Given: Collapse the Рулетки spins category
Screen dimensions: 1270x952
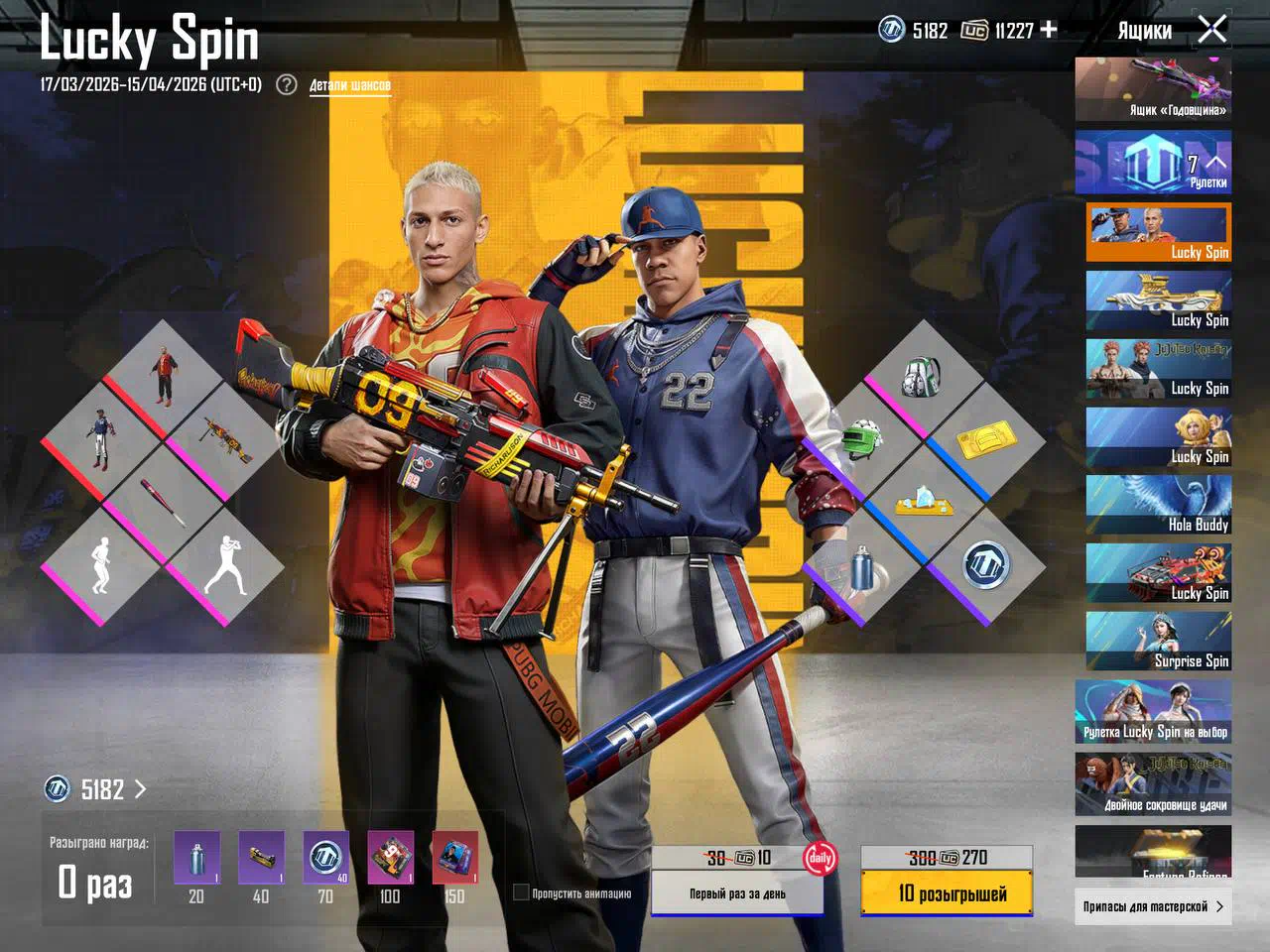Looking at the screenshot, I should 1216,161.
